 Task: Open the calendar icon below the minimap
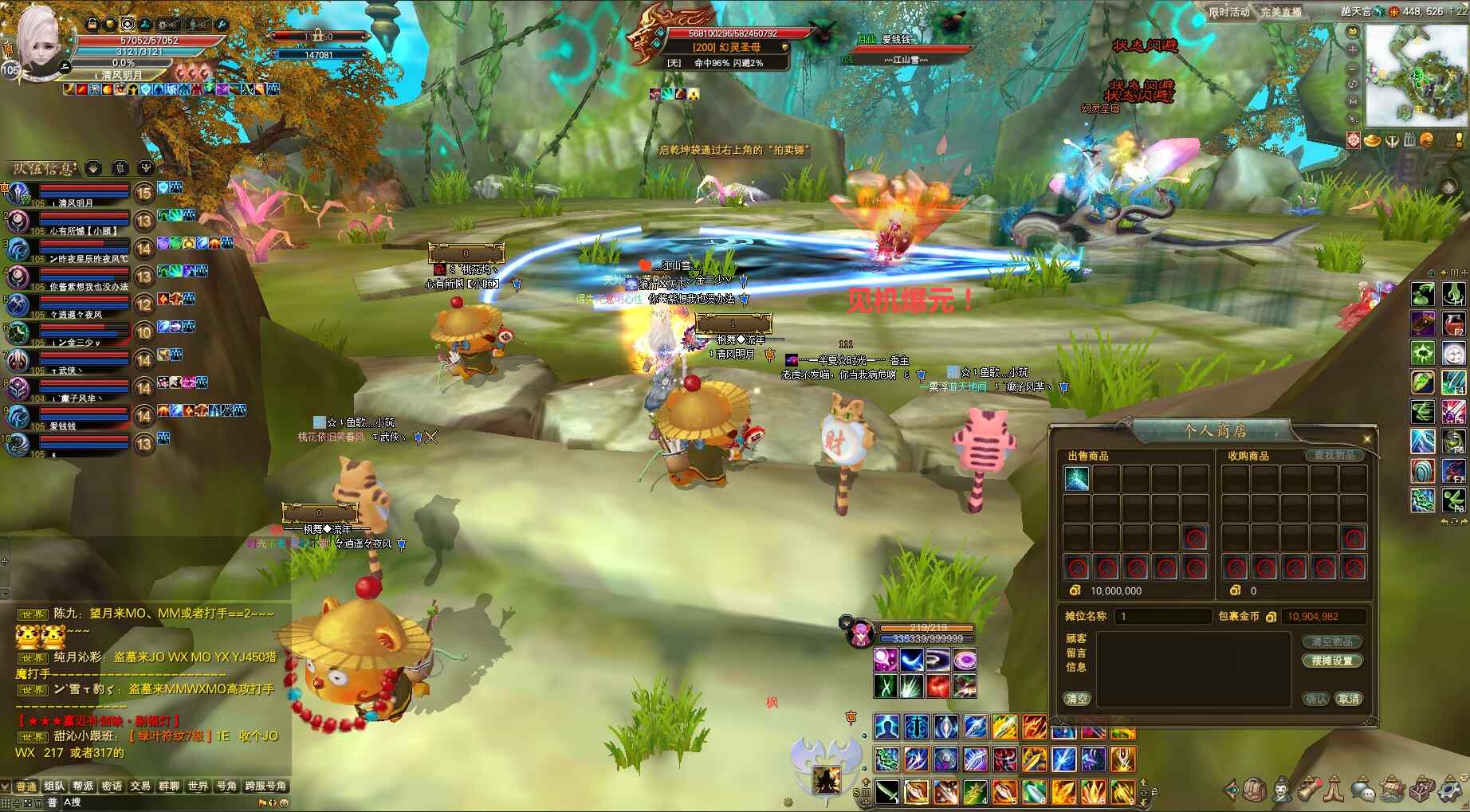tap(1409, 140)
